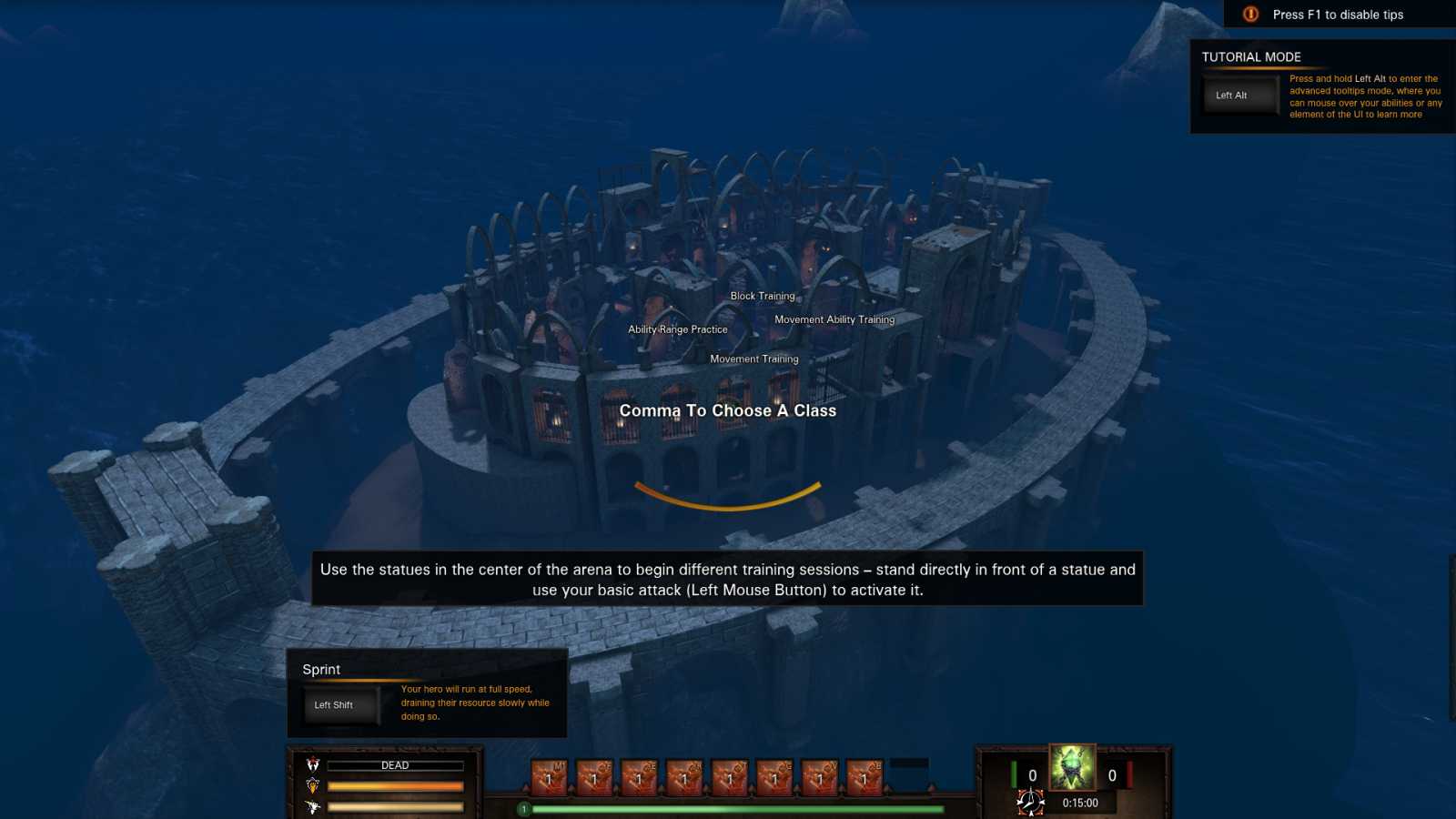This screenshot has height=819, width=1456.
Task: Click the clock icon beside the match timer
Action: click(x=1030, y=802)
